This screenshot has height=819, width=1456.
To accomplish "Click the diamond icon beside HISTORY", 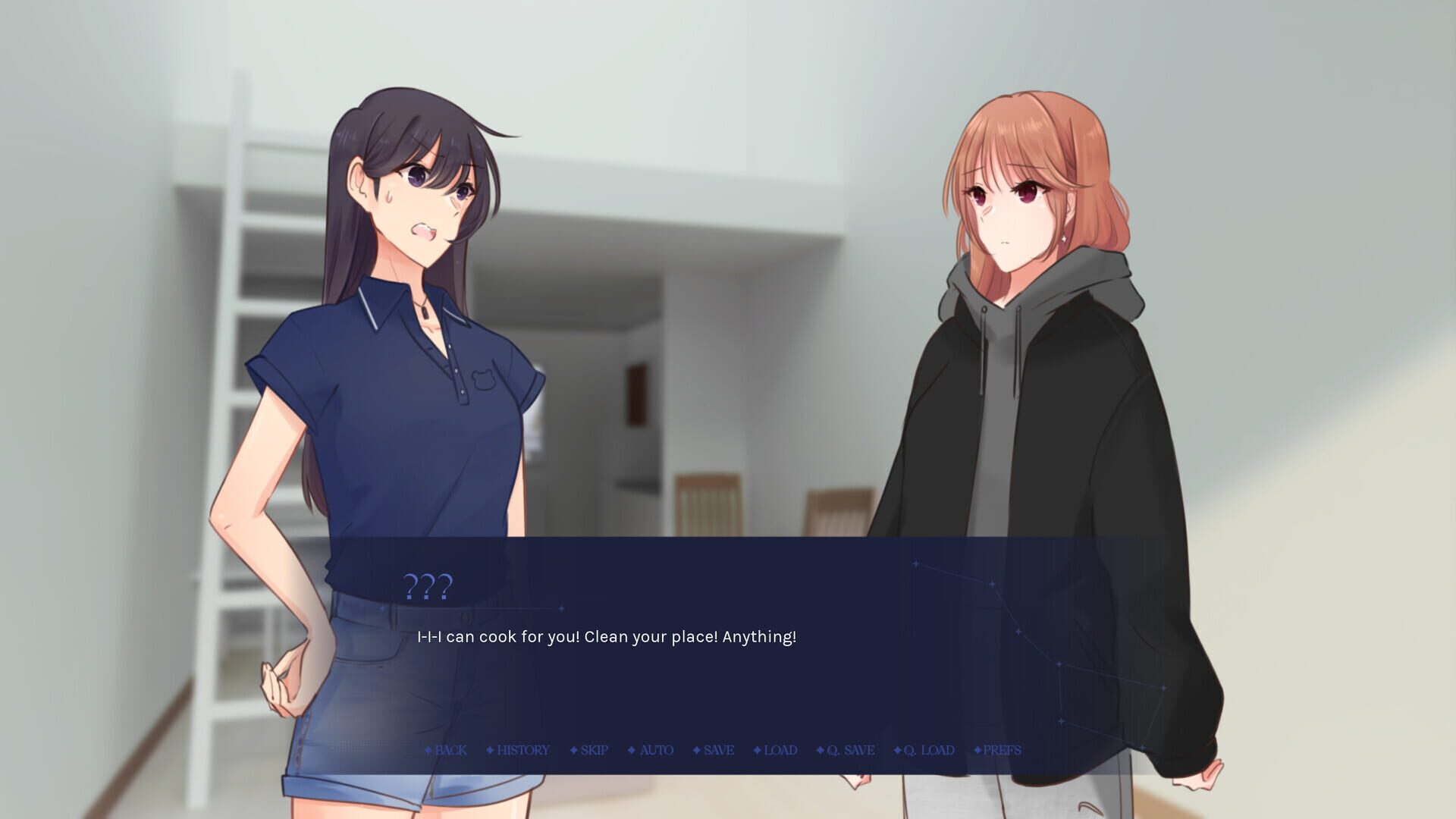I will pos(489,750).
